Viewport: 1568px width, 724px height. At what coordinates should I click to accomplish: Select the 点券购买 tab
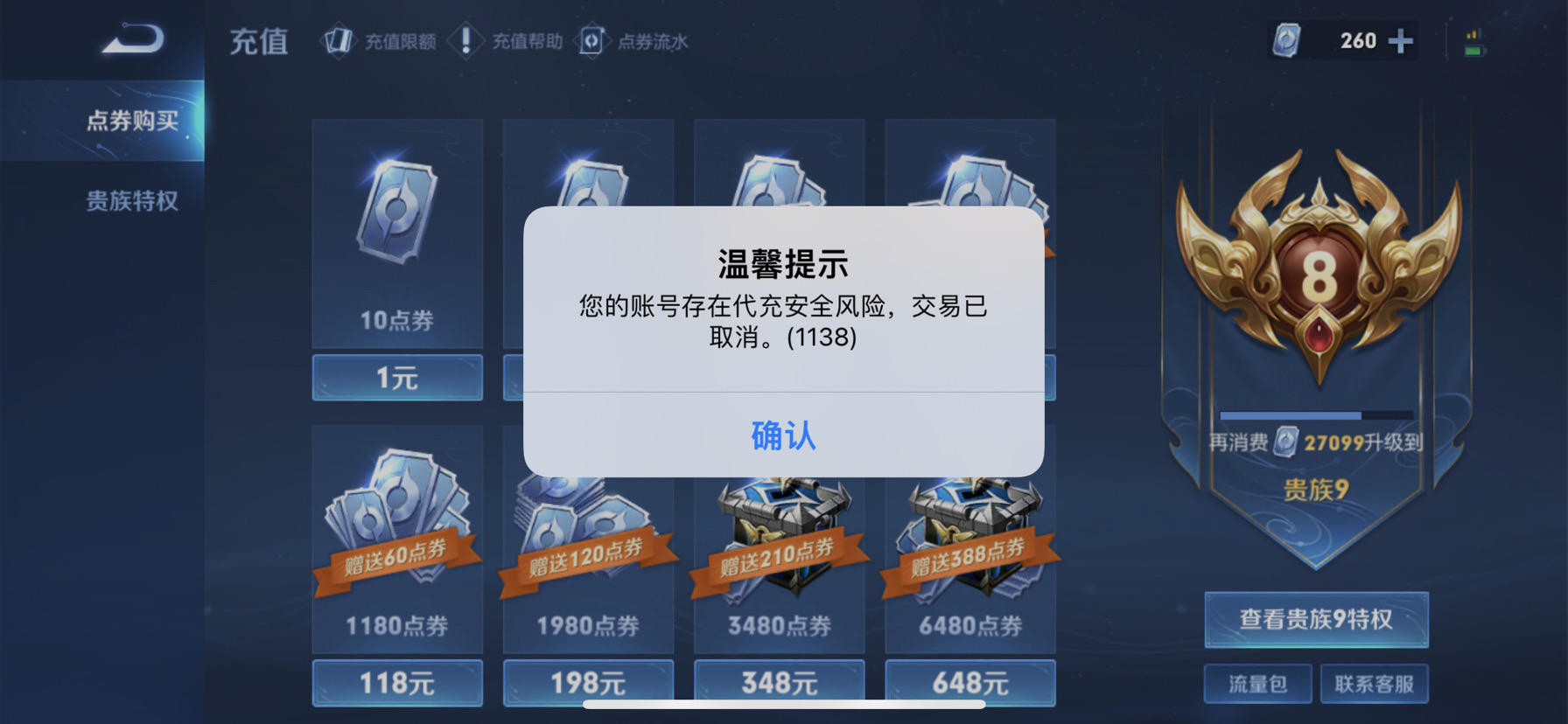tap(131, 121)
